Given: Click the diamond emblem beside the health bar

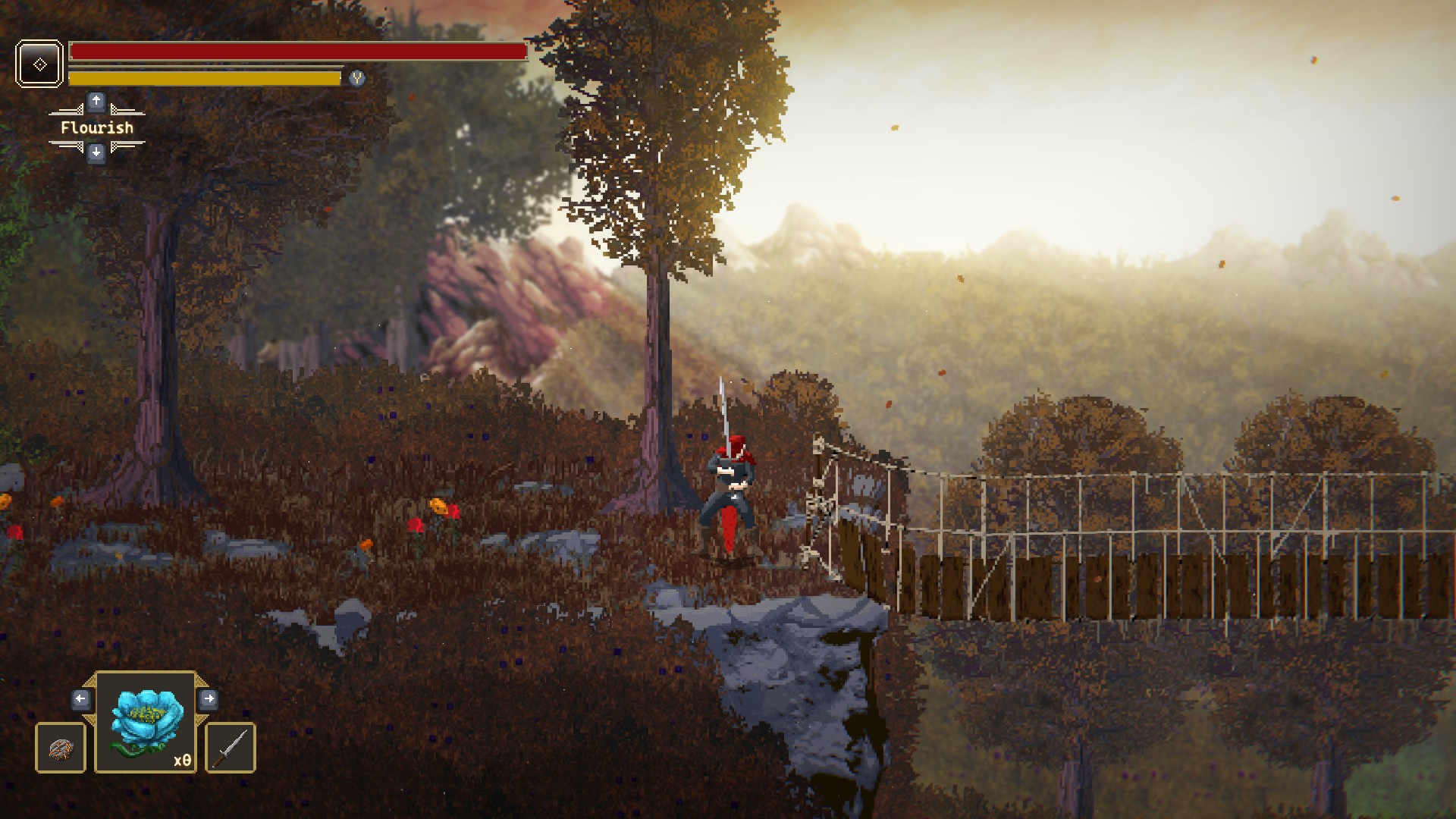Looking at the screenshot, I should click(39, 64).
